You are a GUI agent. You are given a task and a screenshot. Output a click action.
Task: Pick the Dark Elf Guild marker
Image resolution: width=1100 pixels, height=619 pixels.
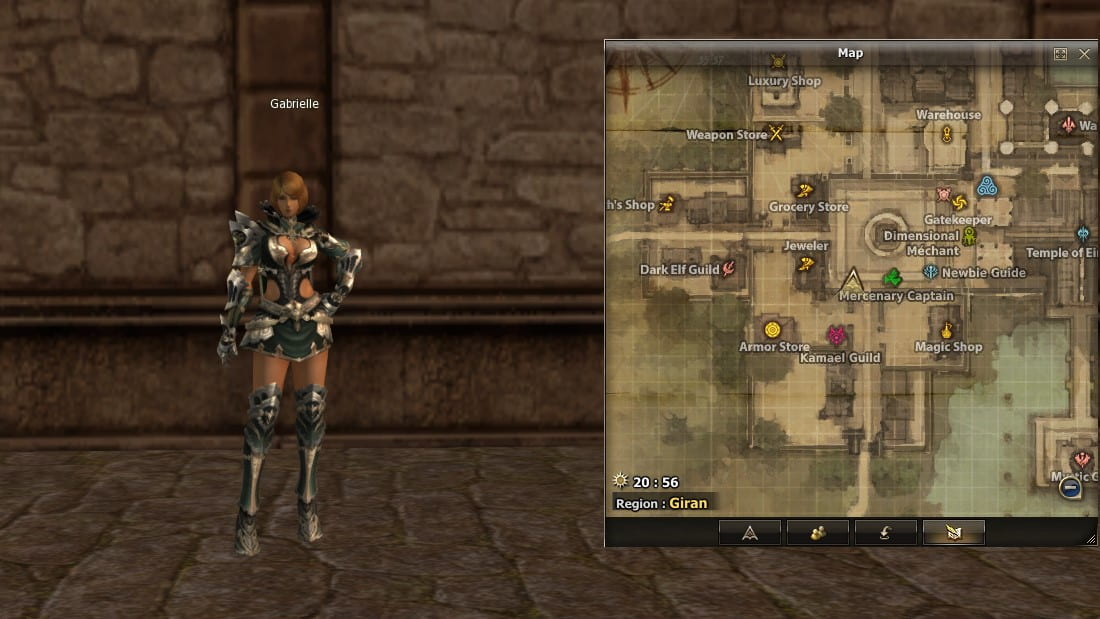[x=729, y=268]
